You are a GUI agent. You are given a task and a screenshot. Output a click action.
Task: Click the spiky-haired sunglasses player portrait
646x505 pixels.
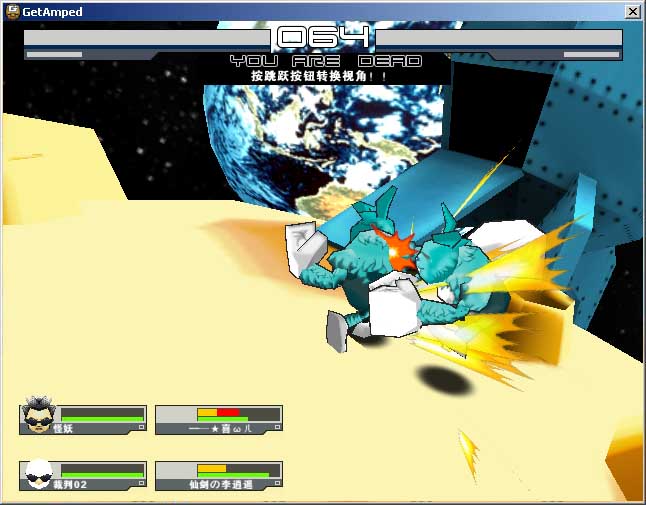[x=38, y=417]
